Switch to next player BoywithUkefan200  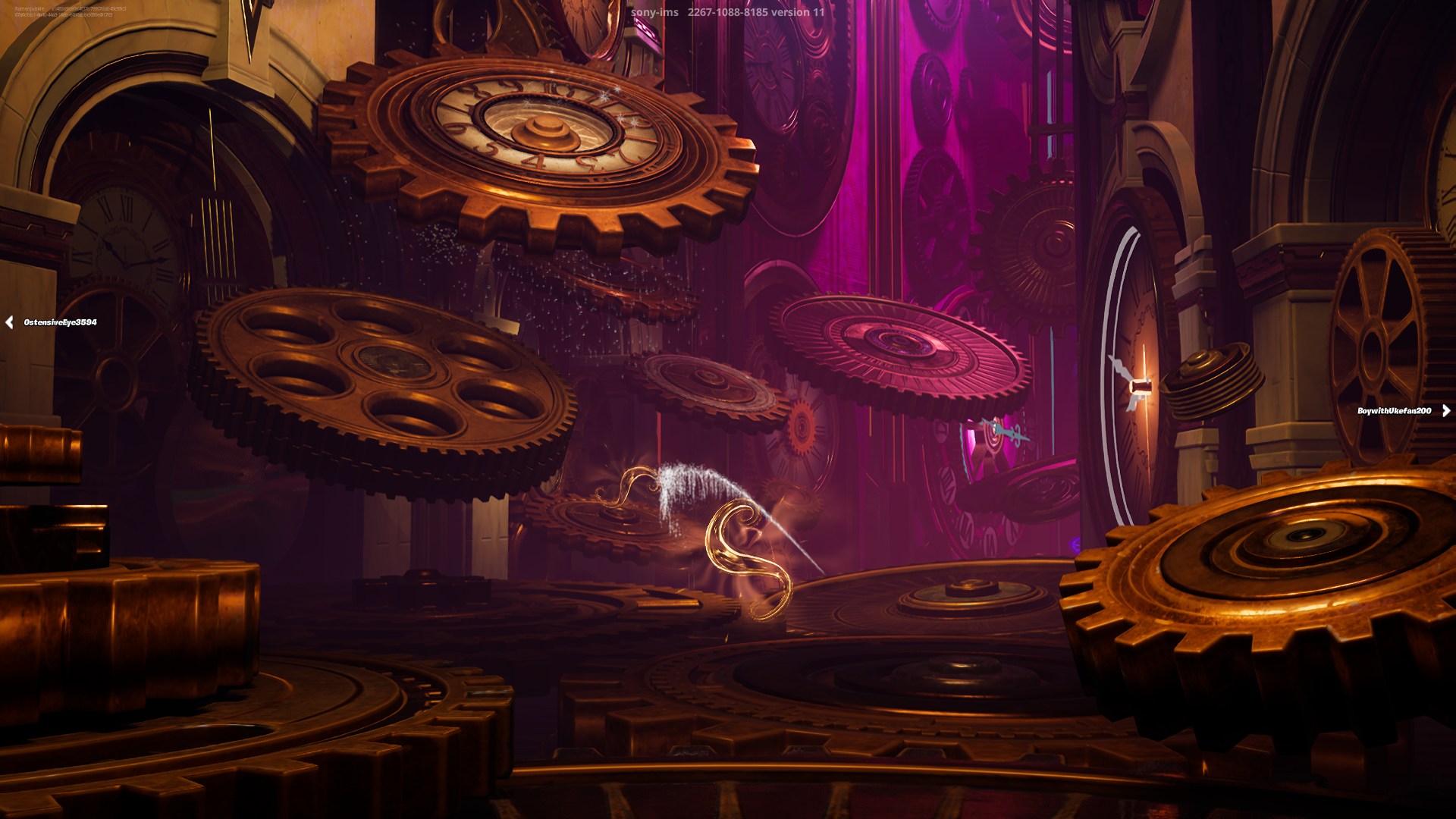[x=1445, y=410]
